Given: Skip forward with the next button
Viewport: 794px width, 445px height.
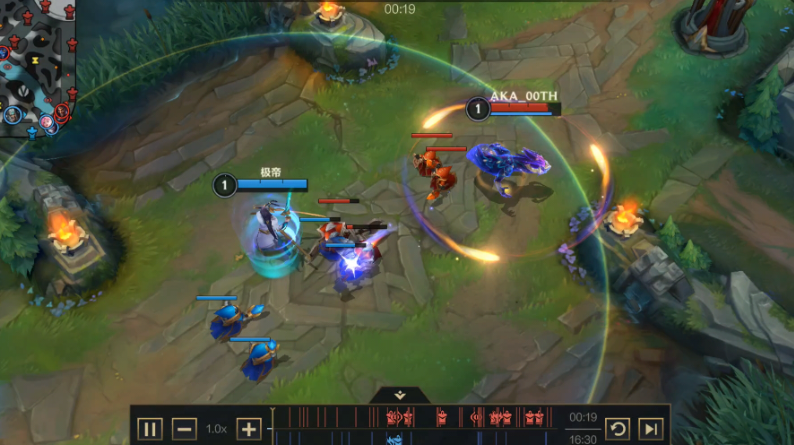Looking at the screenshot, I should (650, 429).
